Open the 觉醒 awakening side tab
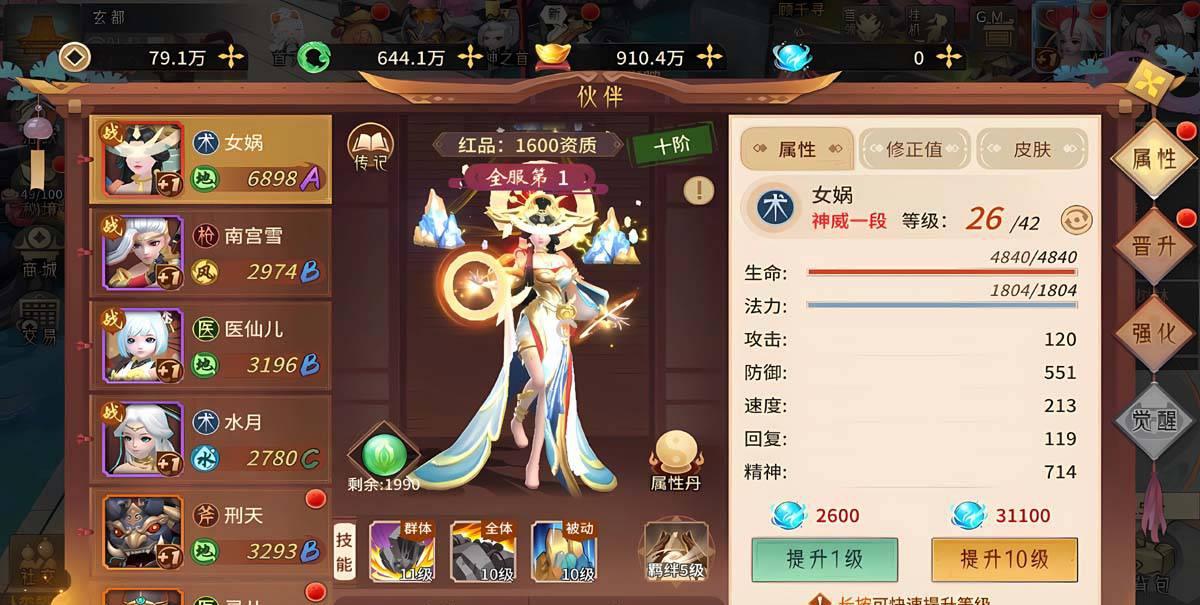Viewport: 1200px width, 605px height. point(1153,419)
